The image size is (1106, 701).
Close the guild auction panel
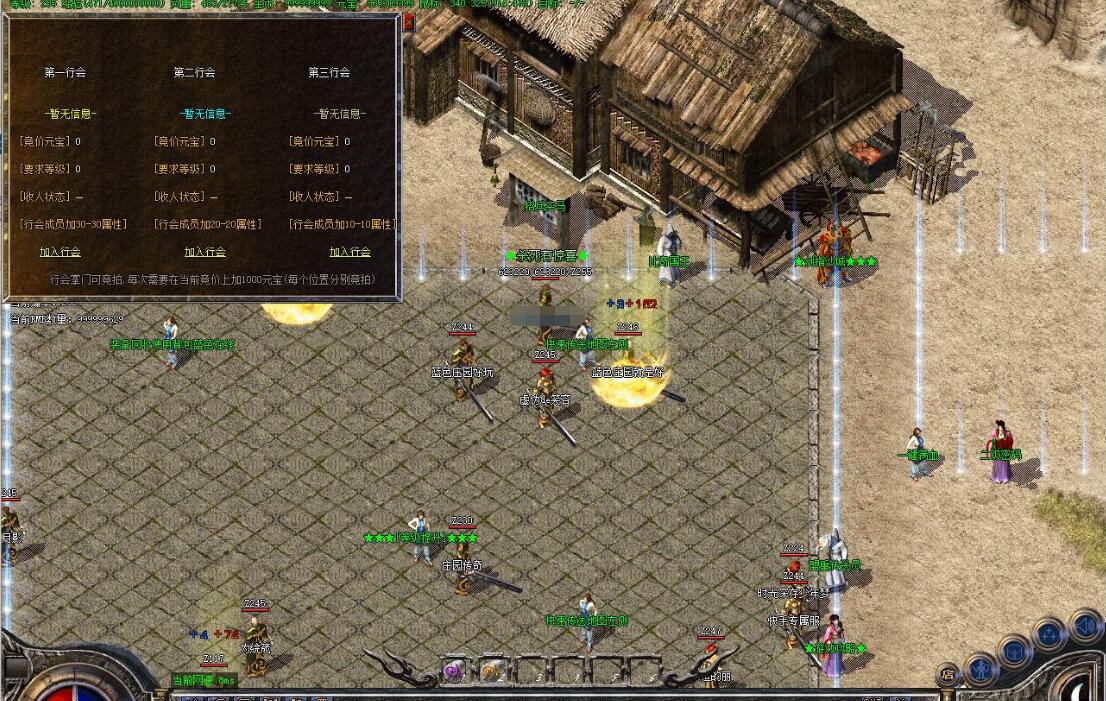pos(407,21)
